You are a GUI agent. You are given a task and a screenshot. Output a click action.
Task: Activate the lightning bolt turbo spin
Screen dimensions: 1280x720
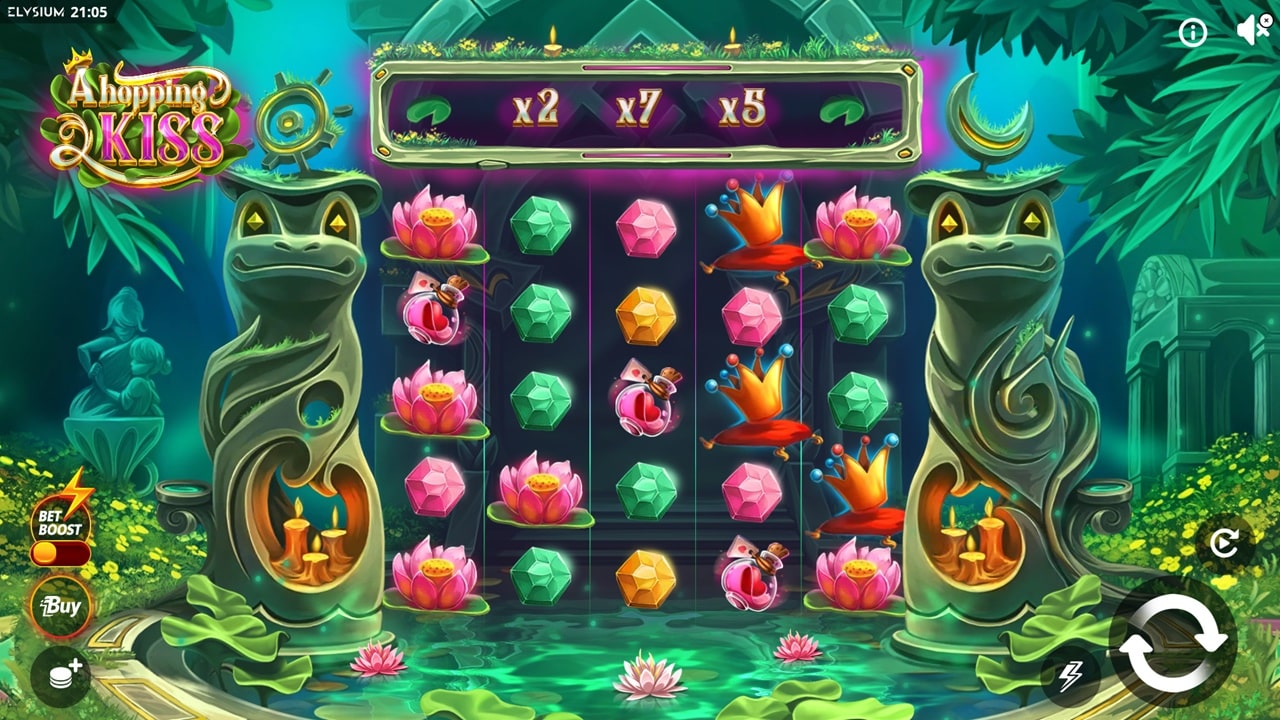[1069, 676]
